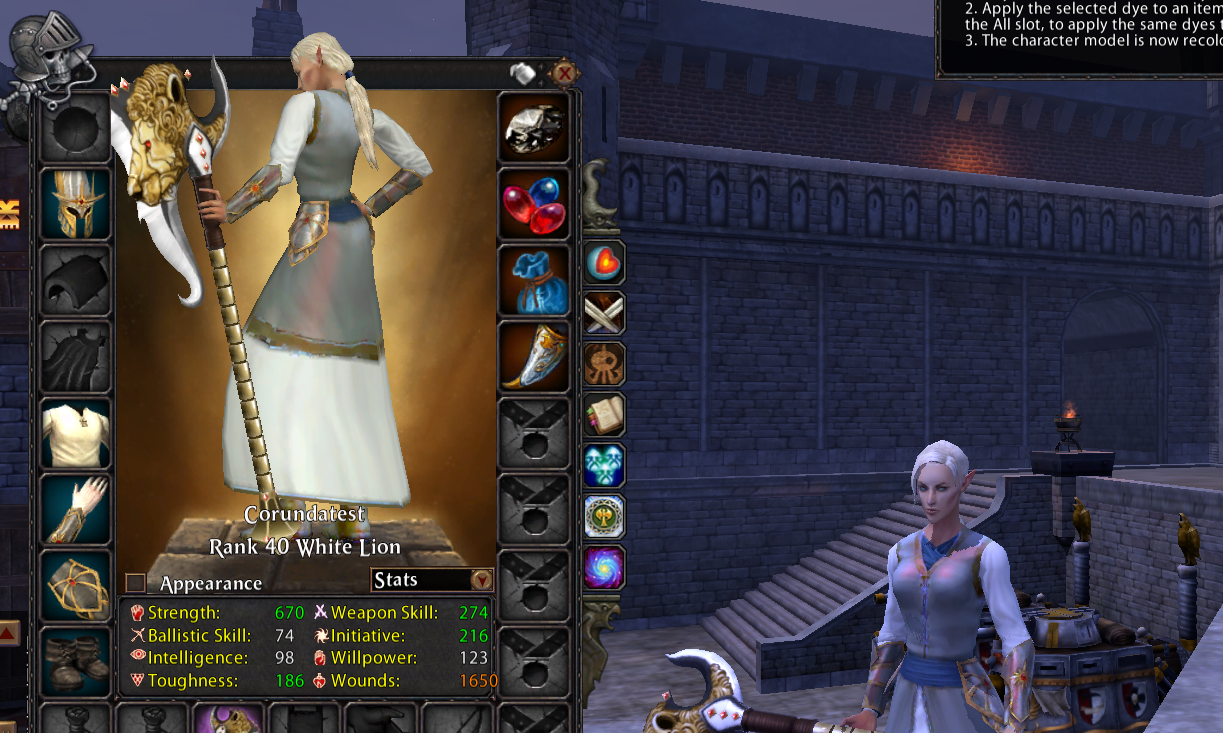Image resolution: width=1223 pixels, height=733 pixels.
Task: Select the red and blue gems slot
Action: [x=534, y=204]
